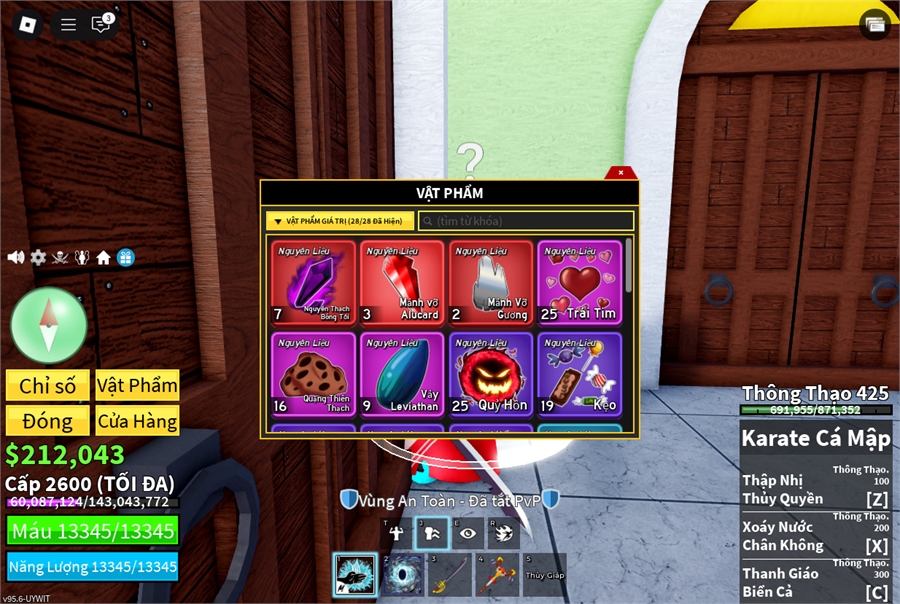Toggle the sound speaker icon

(16, 258)
